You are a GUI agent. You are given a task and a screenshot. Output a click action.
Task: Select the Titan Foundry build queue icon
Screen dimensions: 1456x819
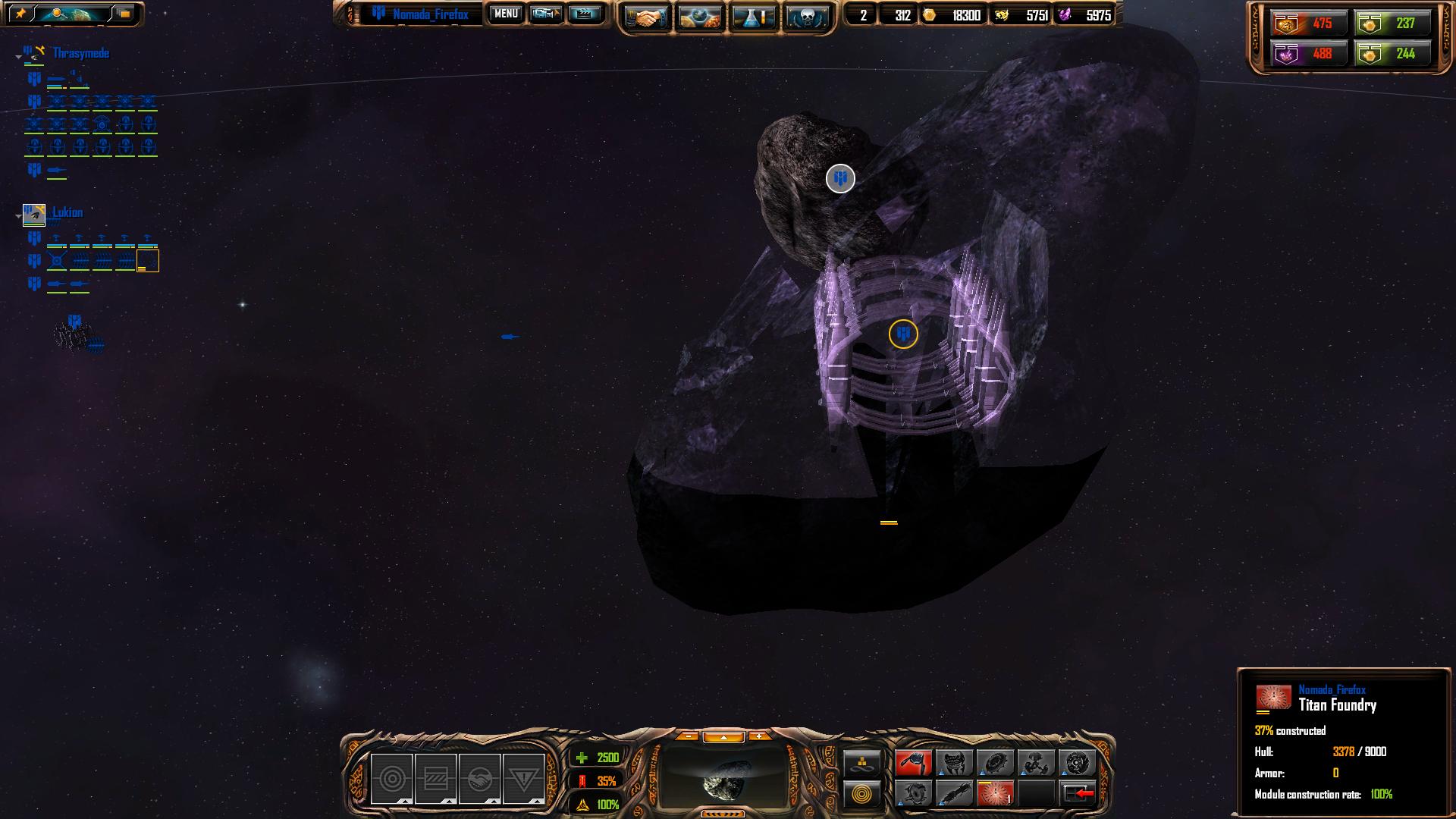tap(995, 793)
